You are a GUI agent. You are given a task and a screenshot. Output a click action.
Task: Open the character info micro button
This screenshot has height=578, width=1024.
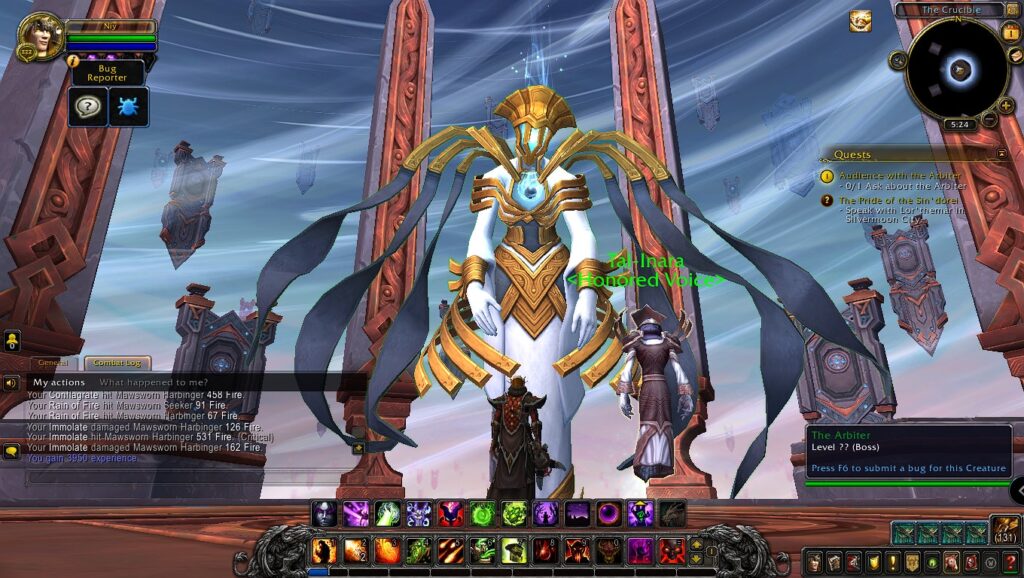815,562
